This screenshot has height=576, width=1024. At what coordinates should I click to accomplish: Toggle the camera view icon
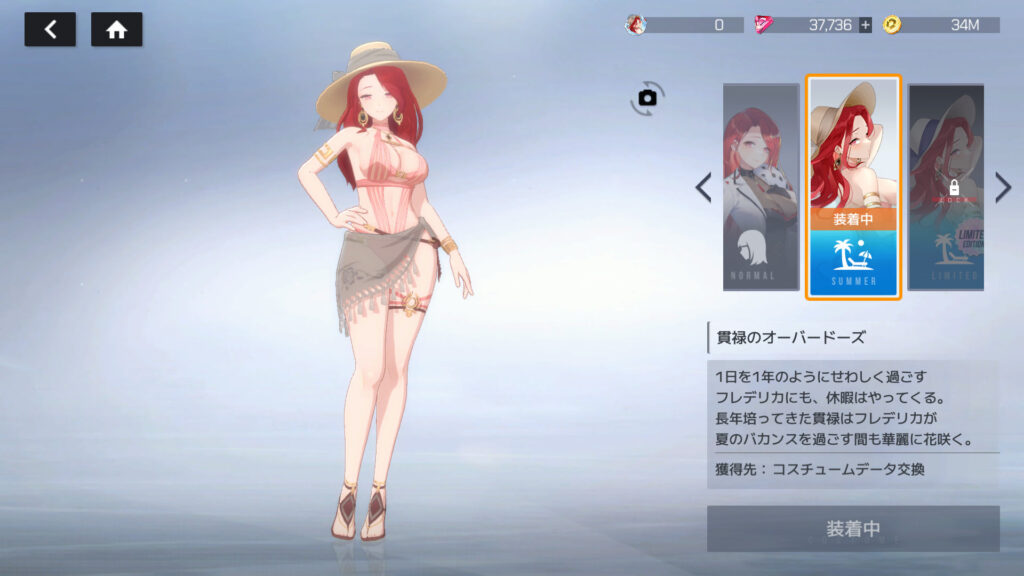[x=647, y=97]
